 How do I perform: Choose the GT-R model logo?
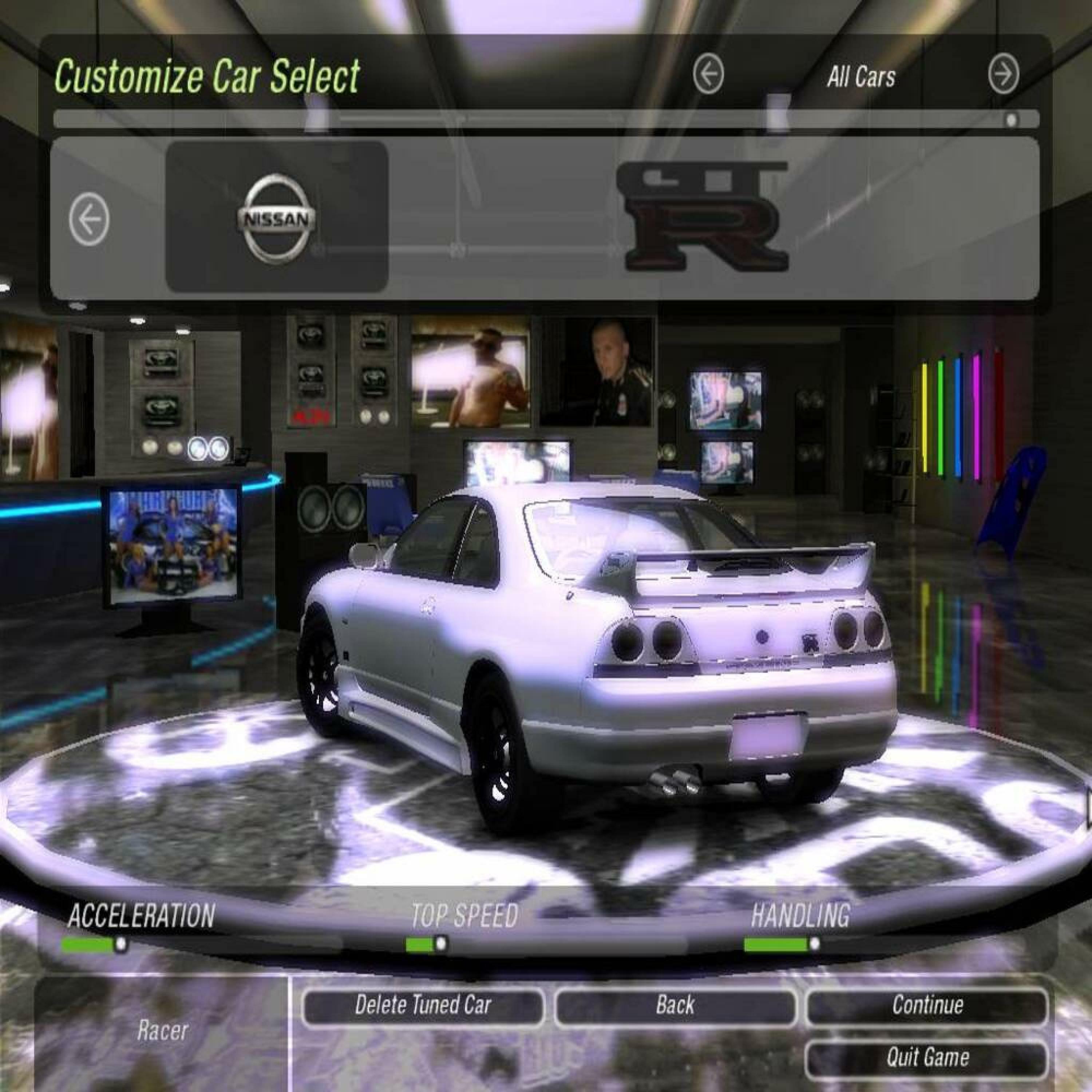(x=703, y=217)
